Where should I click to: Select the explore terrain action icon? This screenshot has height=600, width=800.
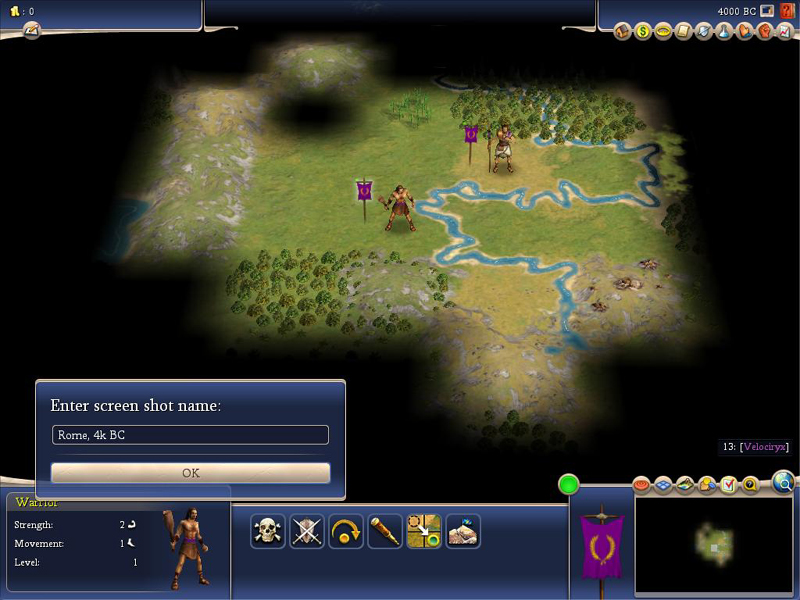pyautogui.click(x=463, y=531)
